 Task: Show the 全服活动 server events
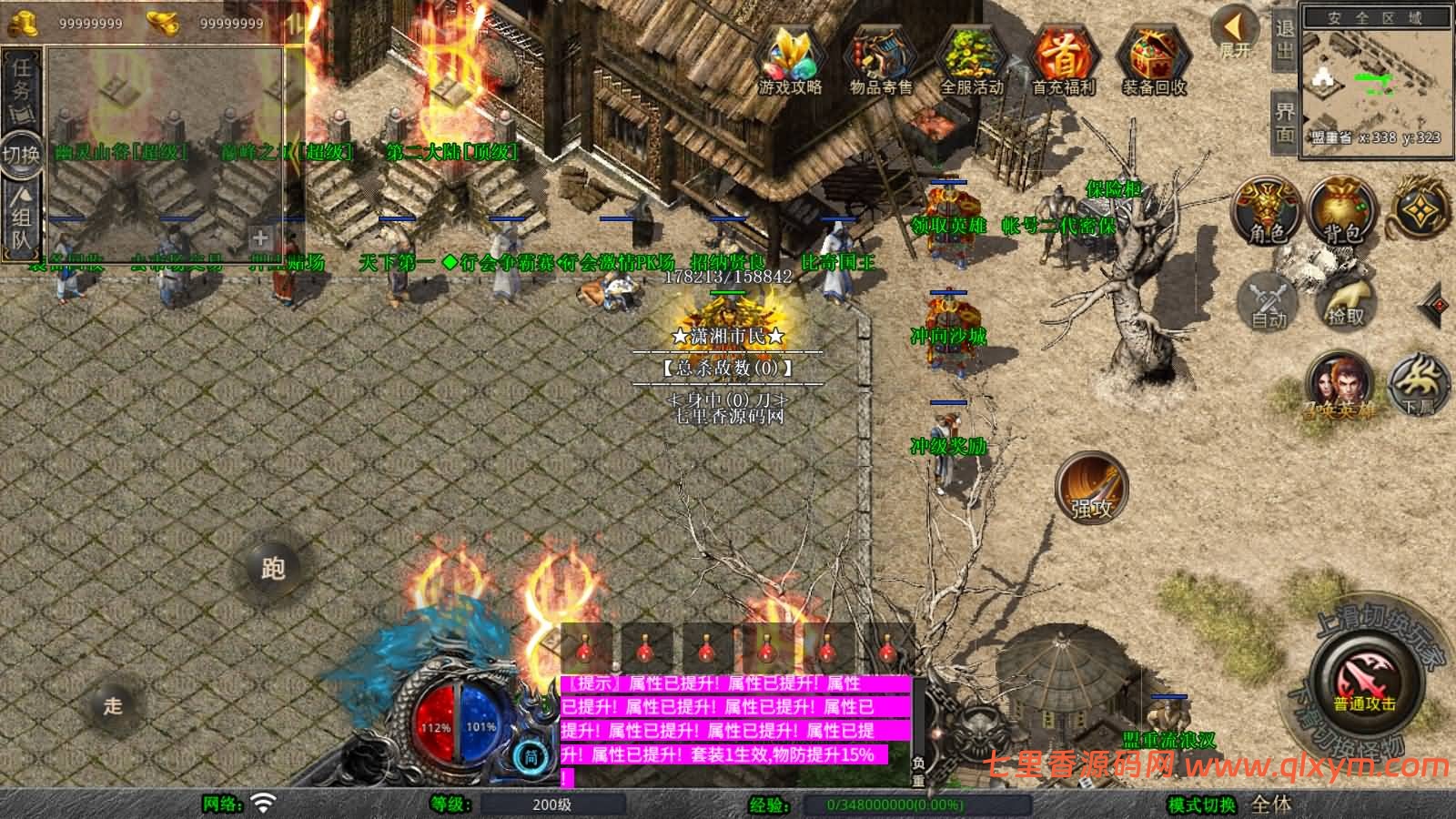pos(971,61)
